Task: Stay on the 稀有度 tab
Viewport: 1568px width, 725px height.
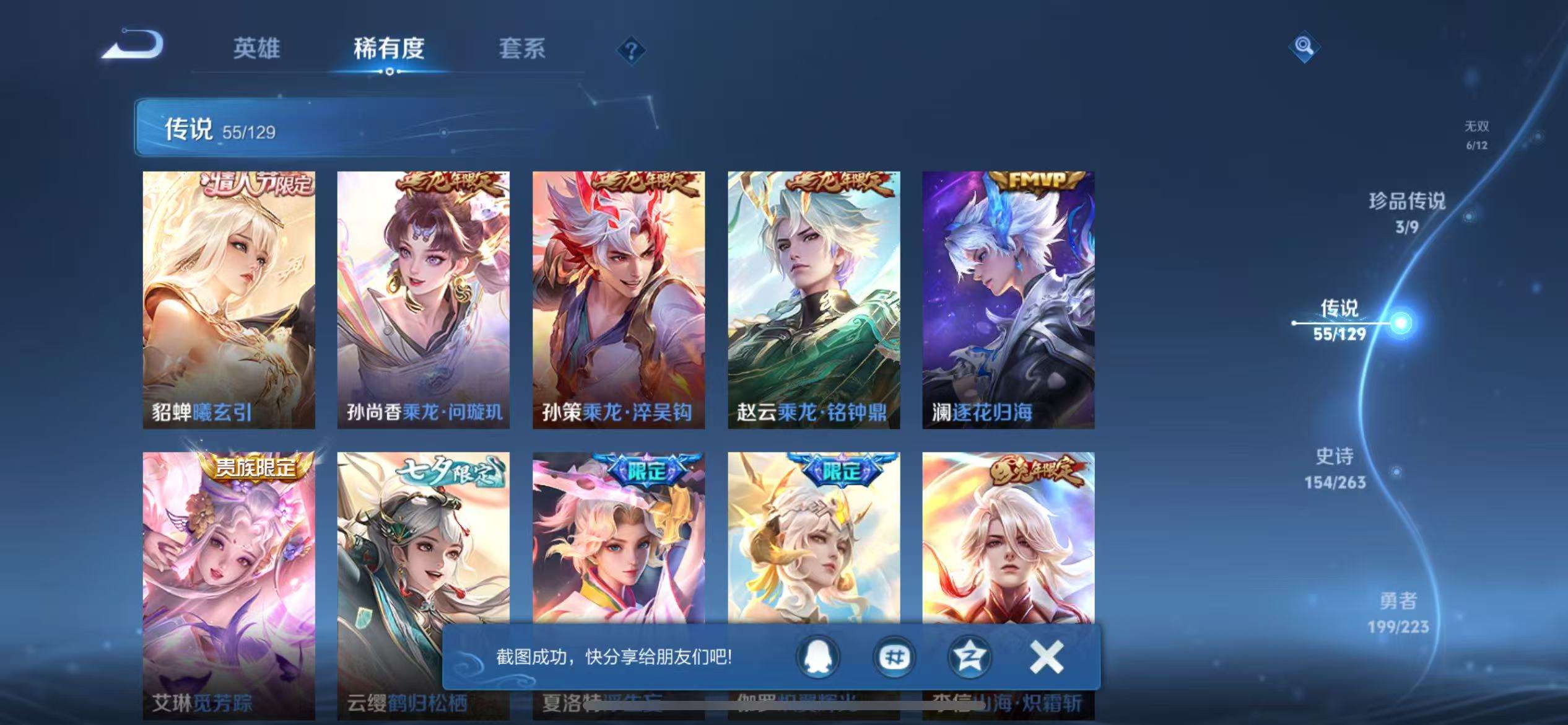Action: [x=390, y=48]
